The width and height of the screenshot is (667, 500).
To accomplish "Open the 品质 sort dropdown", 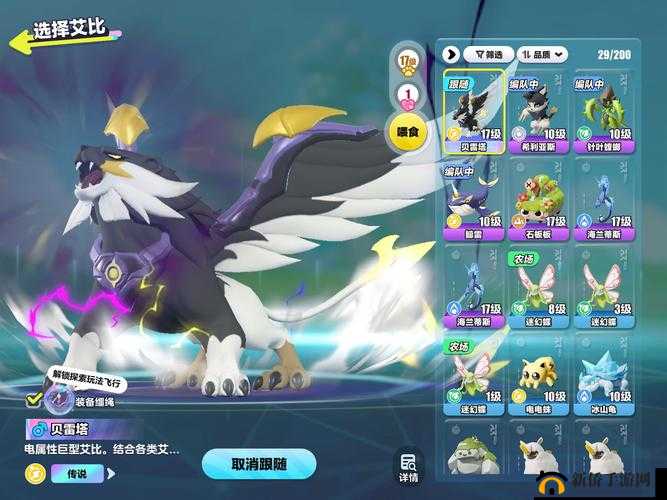I will tap(545, 54).
